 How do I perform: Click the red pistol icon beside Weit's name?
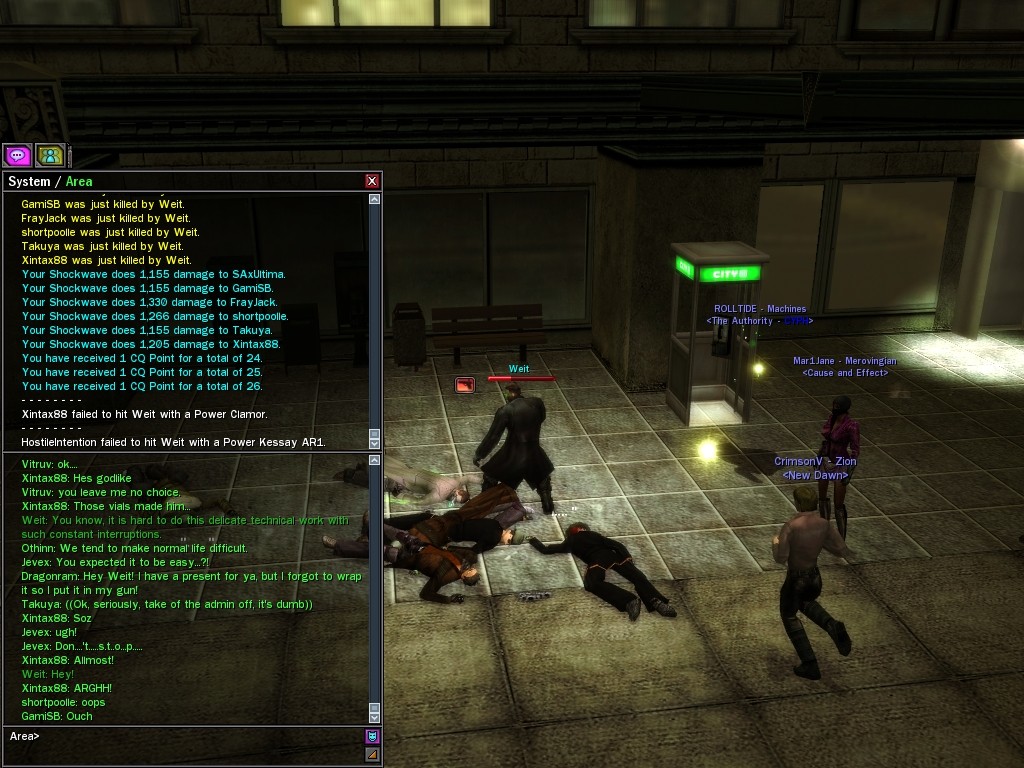465,384
